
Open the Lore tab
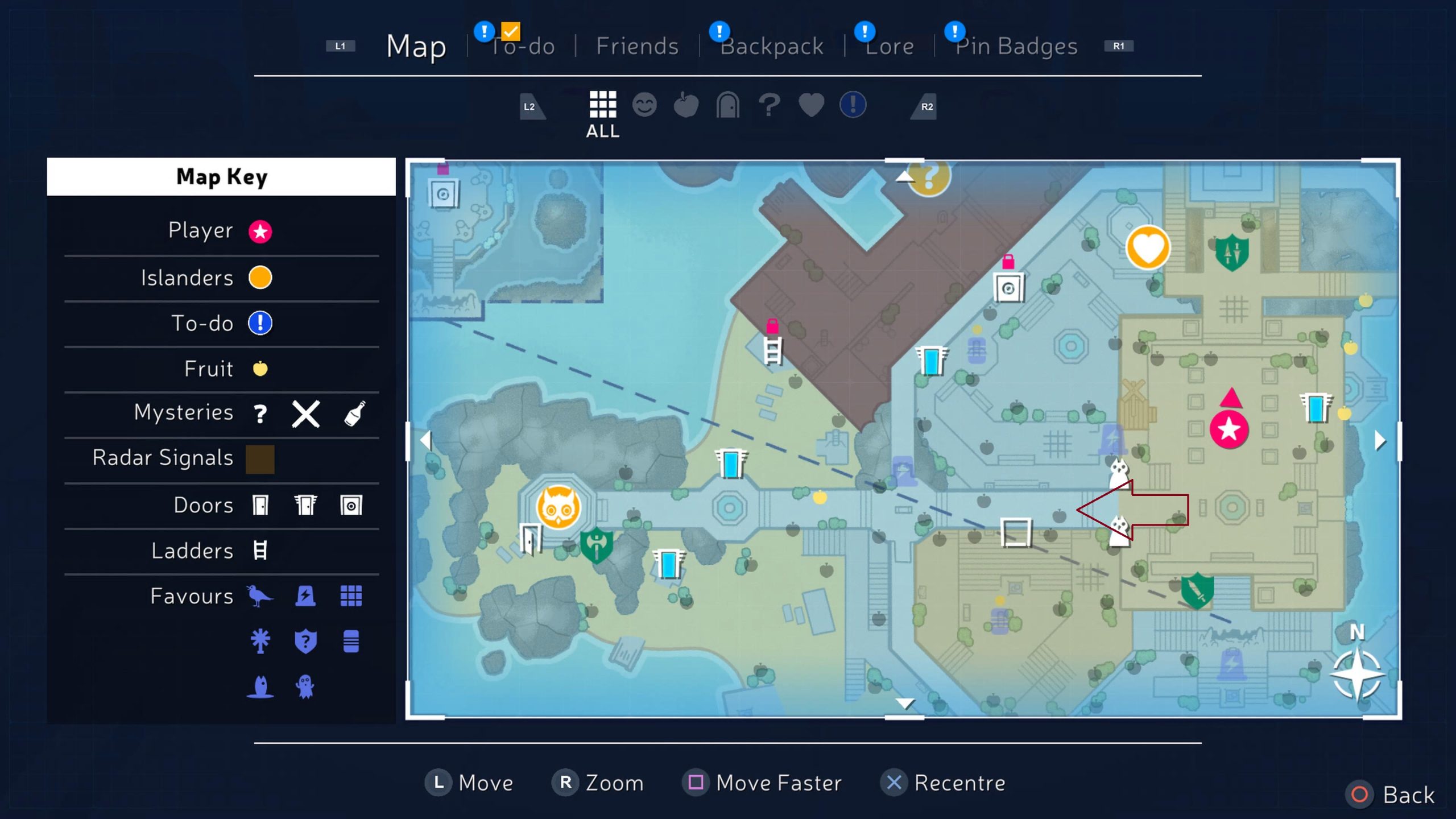pos(890,46)
